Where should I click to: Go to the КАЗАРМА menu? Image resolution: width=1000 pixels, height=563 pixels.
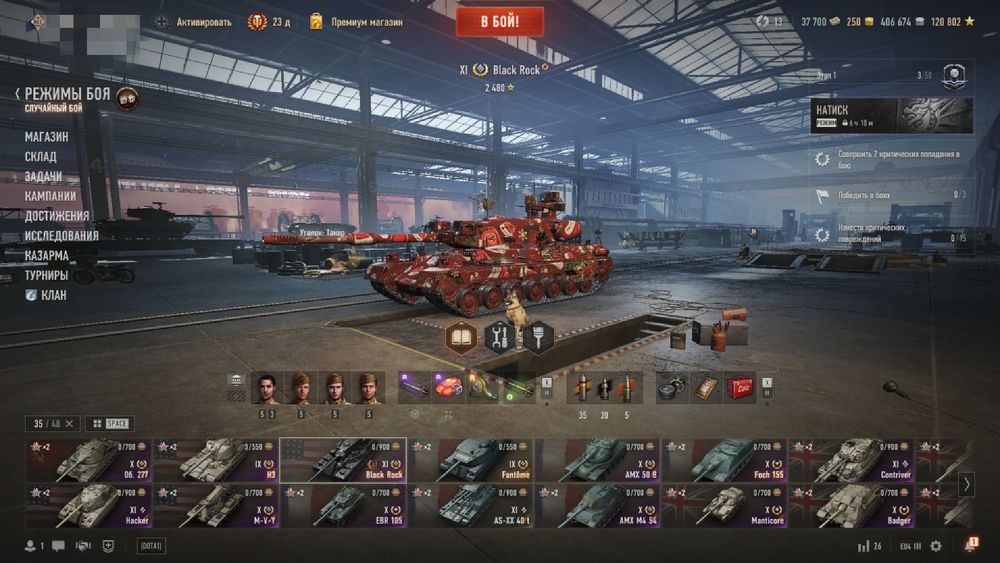pyautogui.click(x=47, y=255)
